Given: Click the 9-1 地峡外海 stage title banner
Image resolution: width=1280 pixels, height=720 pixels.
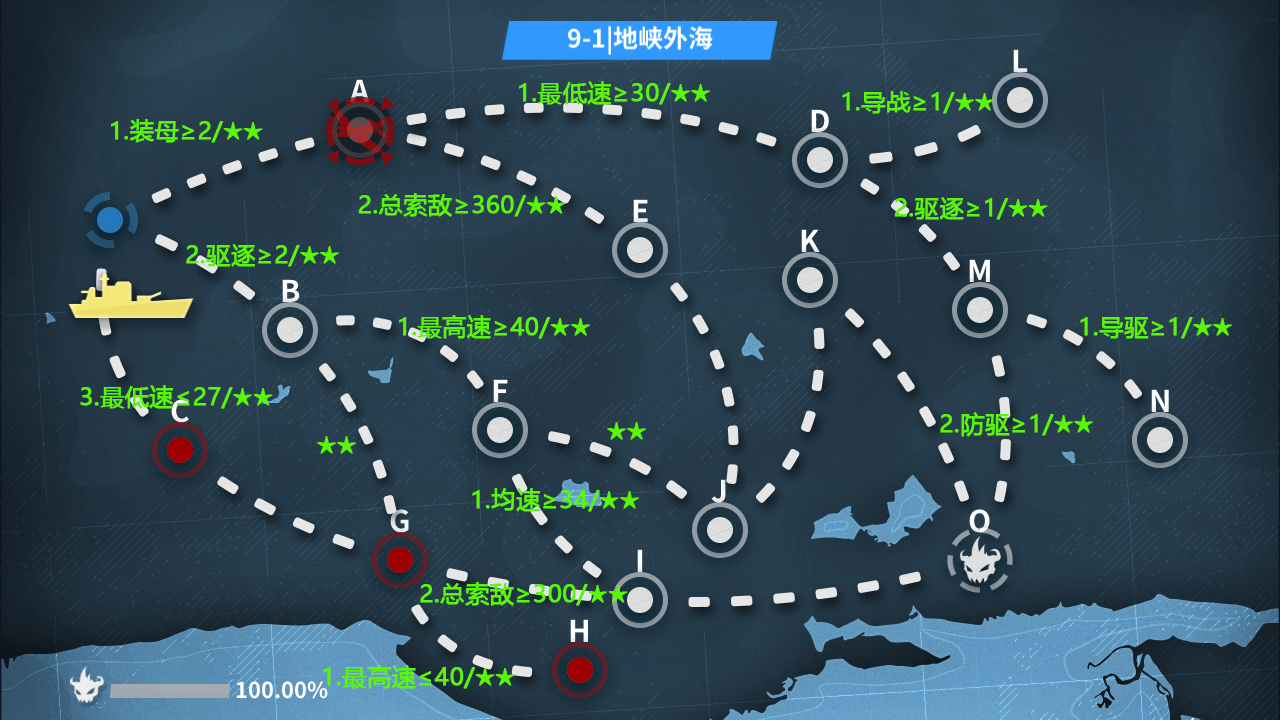Looking at the screenshot, I should point(640,40).
